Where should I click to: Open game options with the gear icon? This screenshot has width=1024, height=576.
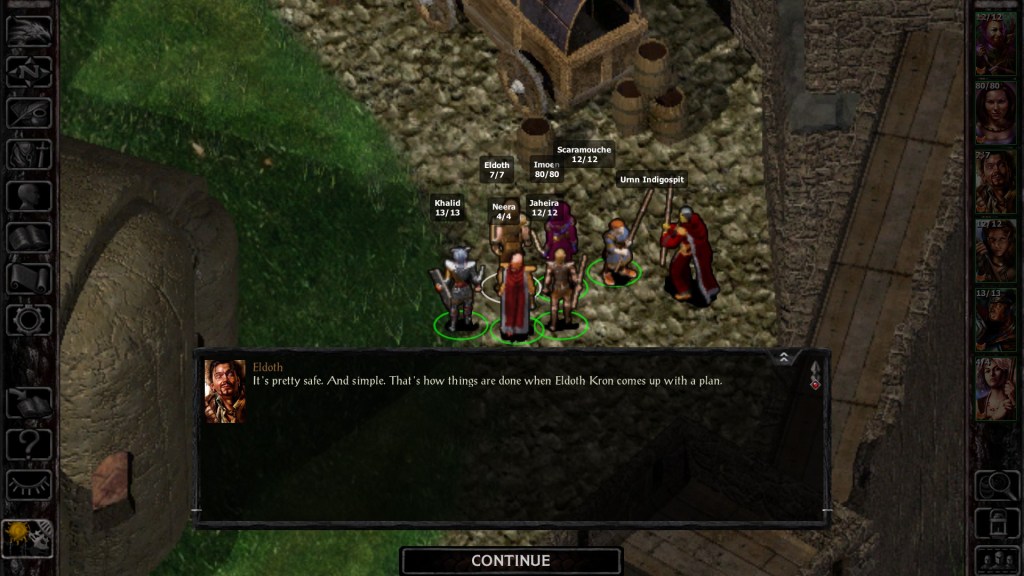[28, 319]
